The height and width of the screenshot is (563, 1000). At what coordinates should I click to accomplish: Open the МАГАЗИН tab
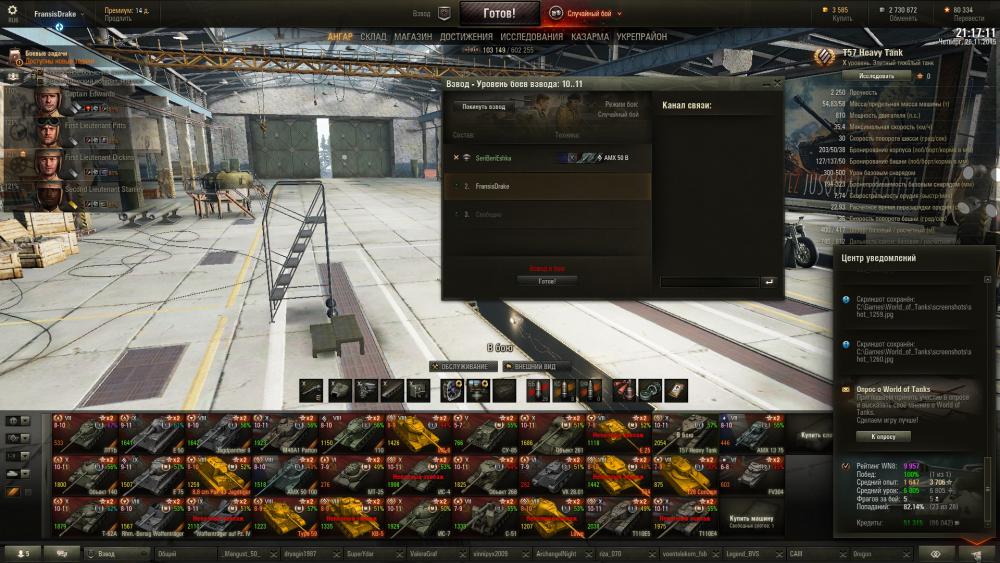point(413,37)
